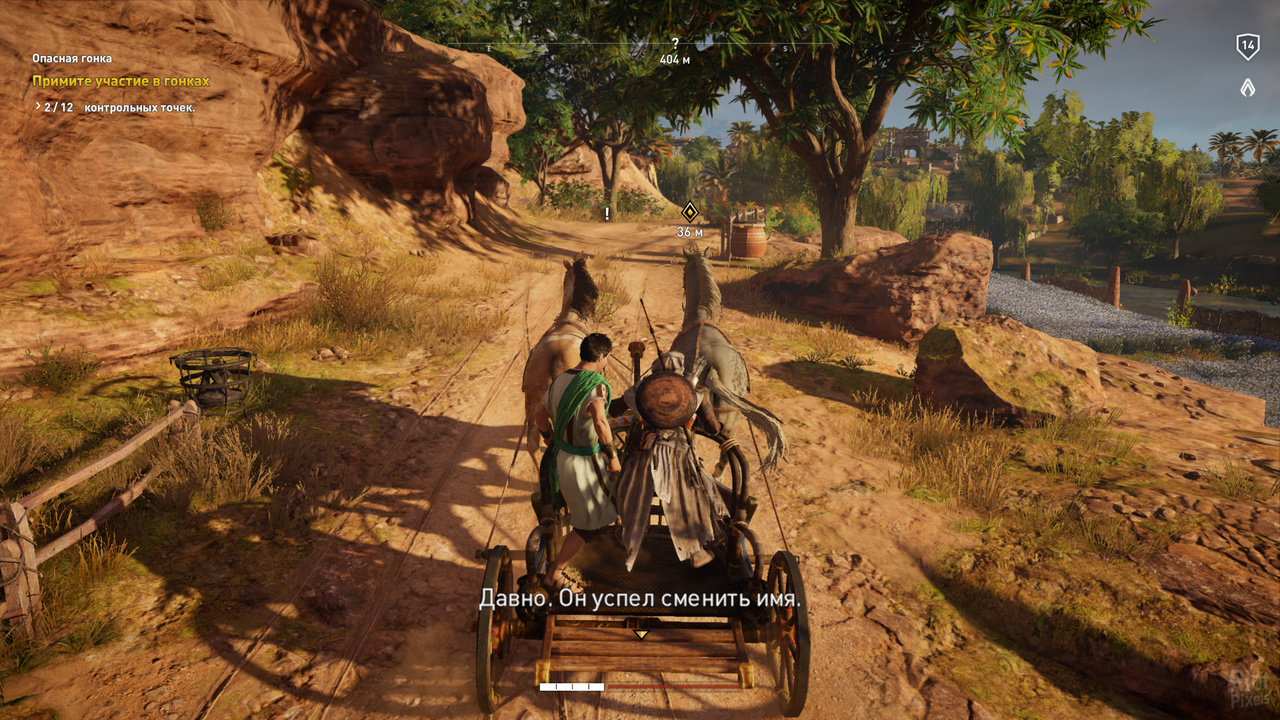The height and width of the screenshot is (720, 1280).
Task: Click the question mark location on the compass
Action: pos(675,43)
